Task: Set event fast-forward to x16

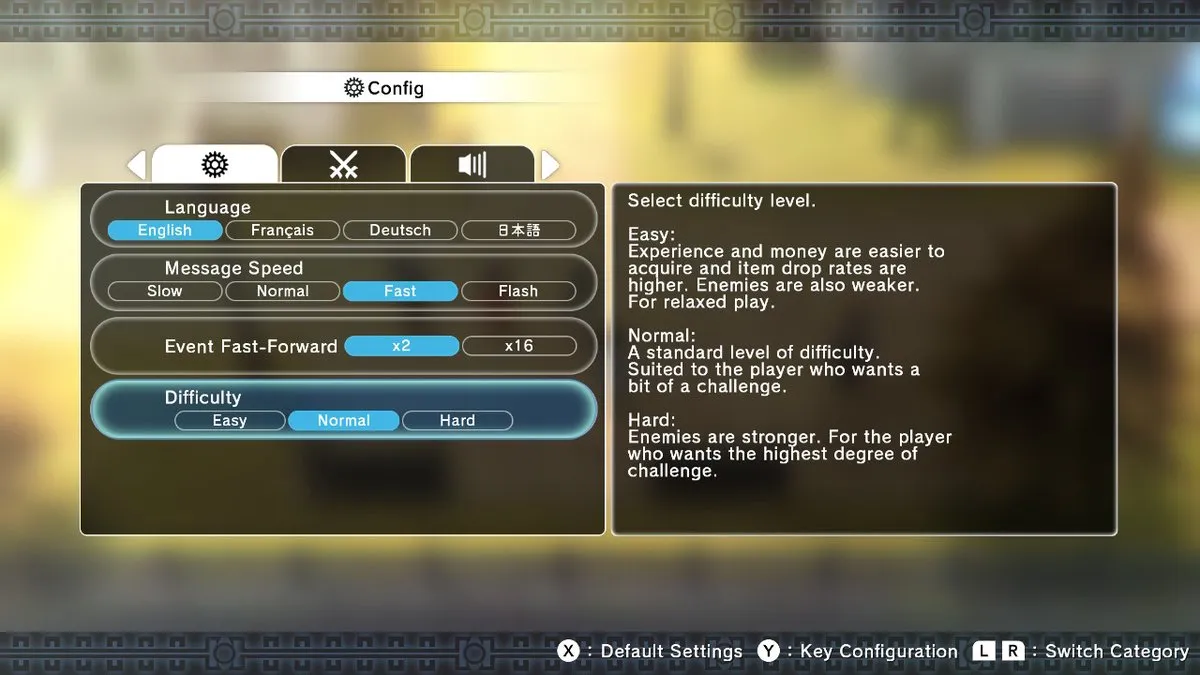Action: click(x=519, y=346)
